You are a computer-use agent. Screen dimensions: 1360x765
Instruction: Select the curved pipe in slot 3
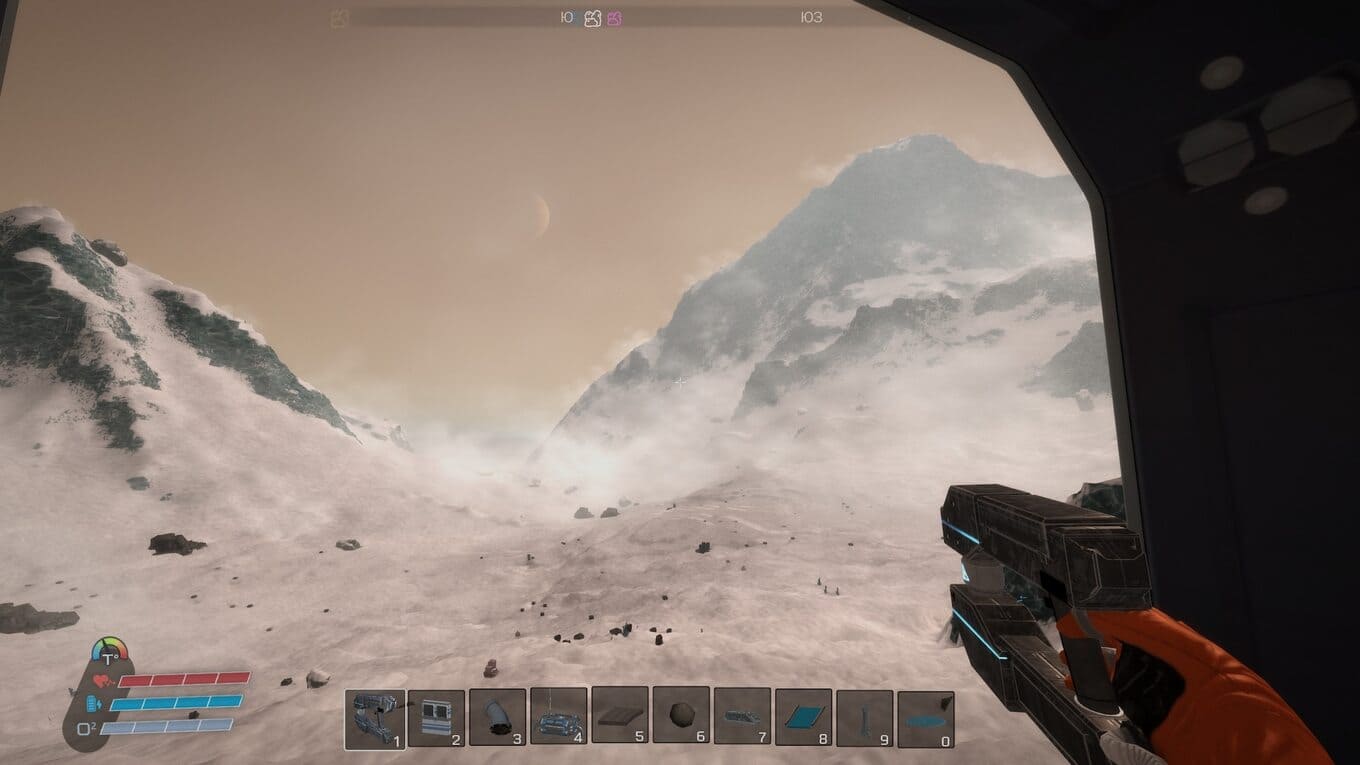[x=497, y=718]
